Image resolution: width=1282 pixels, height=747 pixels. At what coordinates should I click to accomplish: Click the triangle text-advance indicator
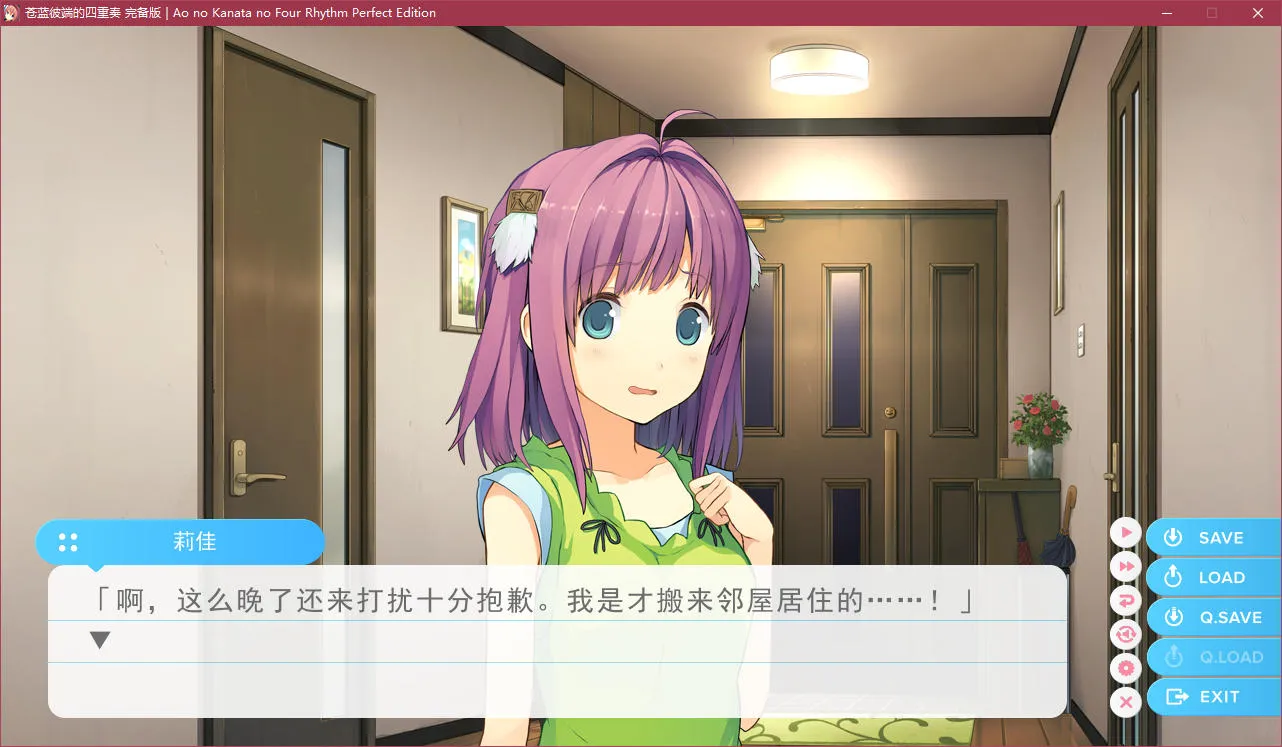(99, 638)
